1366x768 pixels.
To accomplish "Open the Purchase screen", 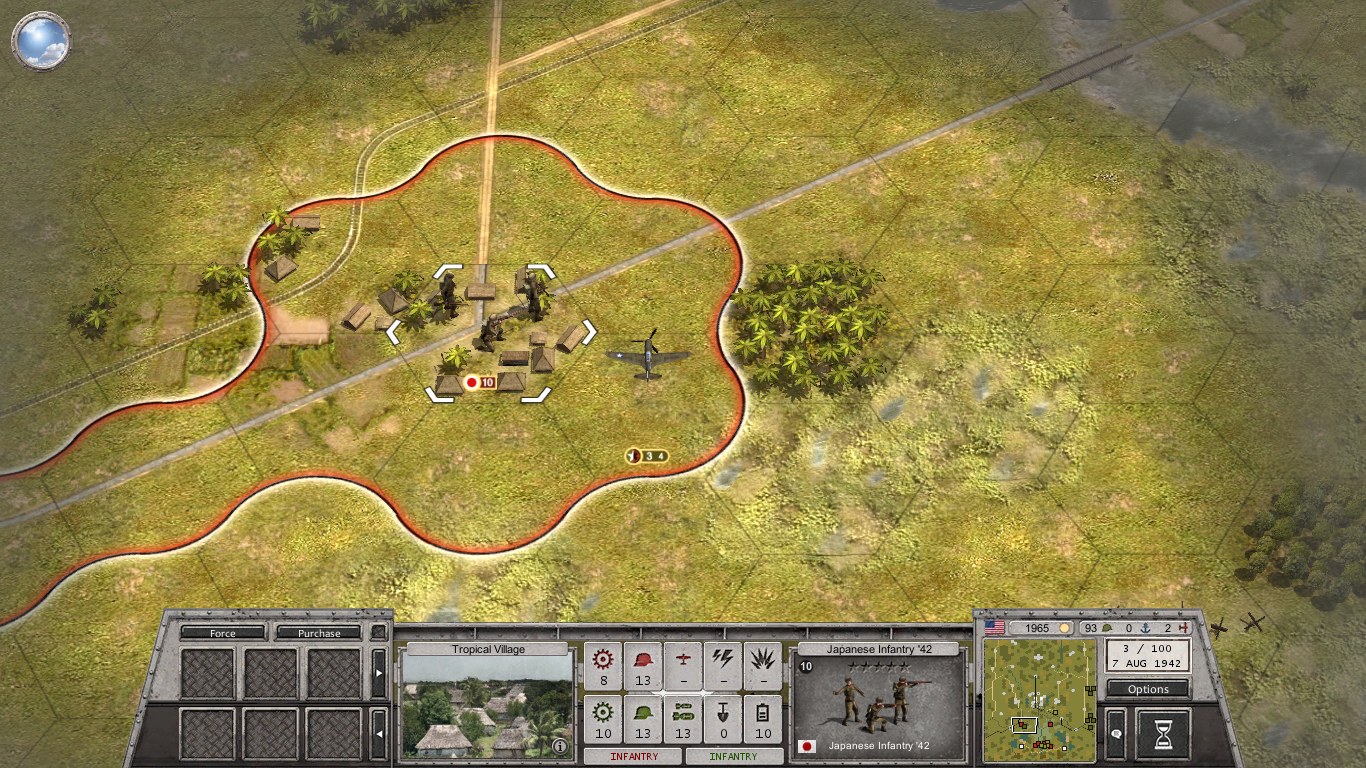I will point(320,633).
